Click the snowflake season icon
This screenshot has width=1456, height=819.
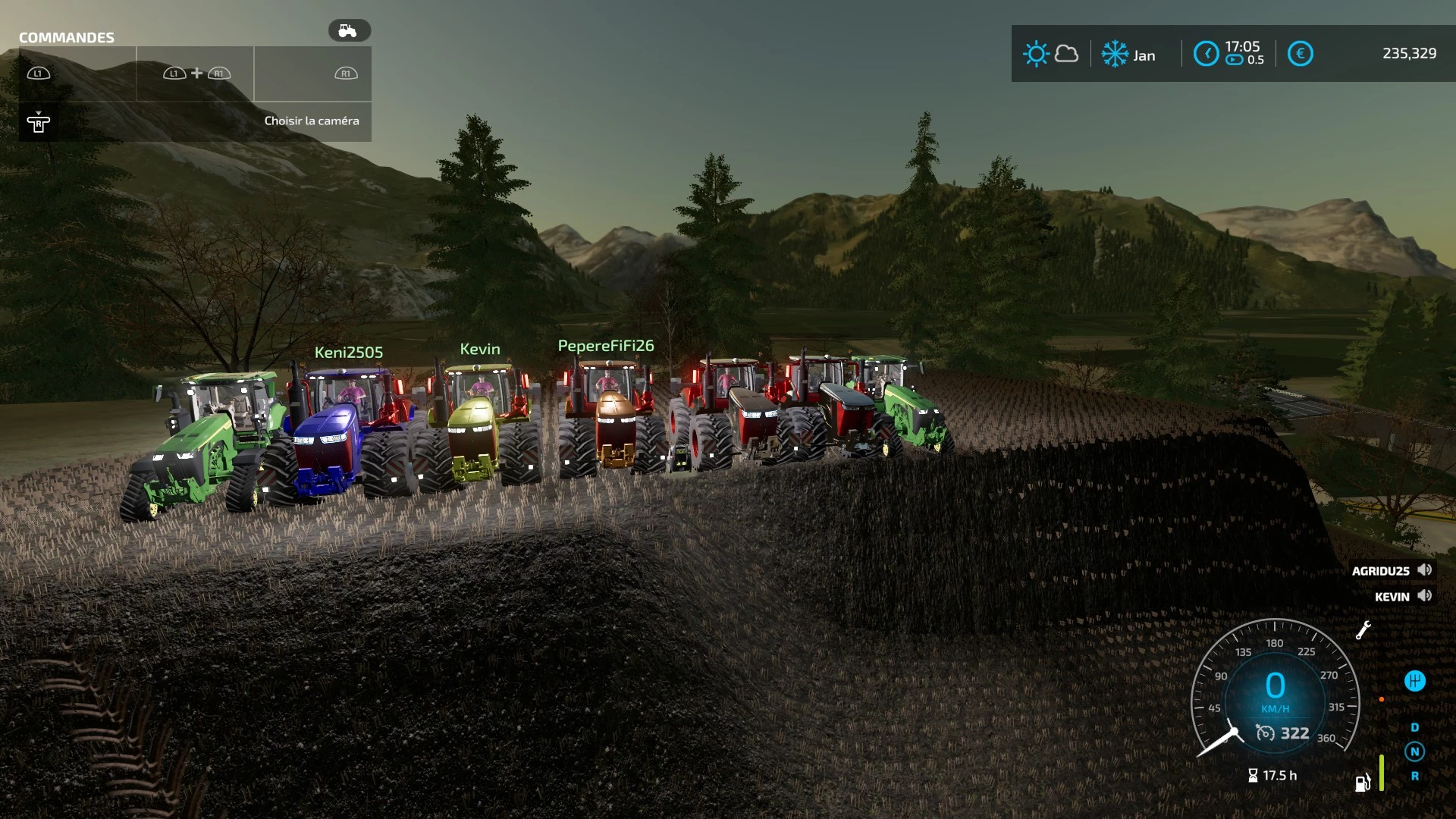point(1115,55)
